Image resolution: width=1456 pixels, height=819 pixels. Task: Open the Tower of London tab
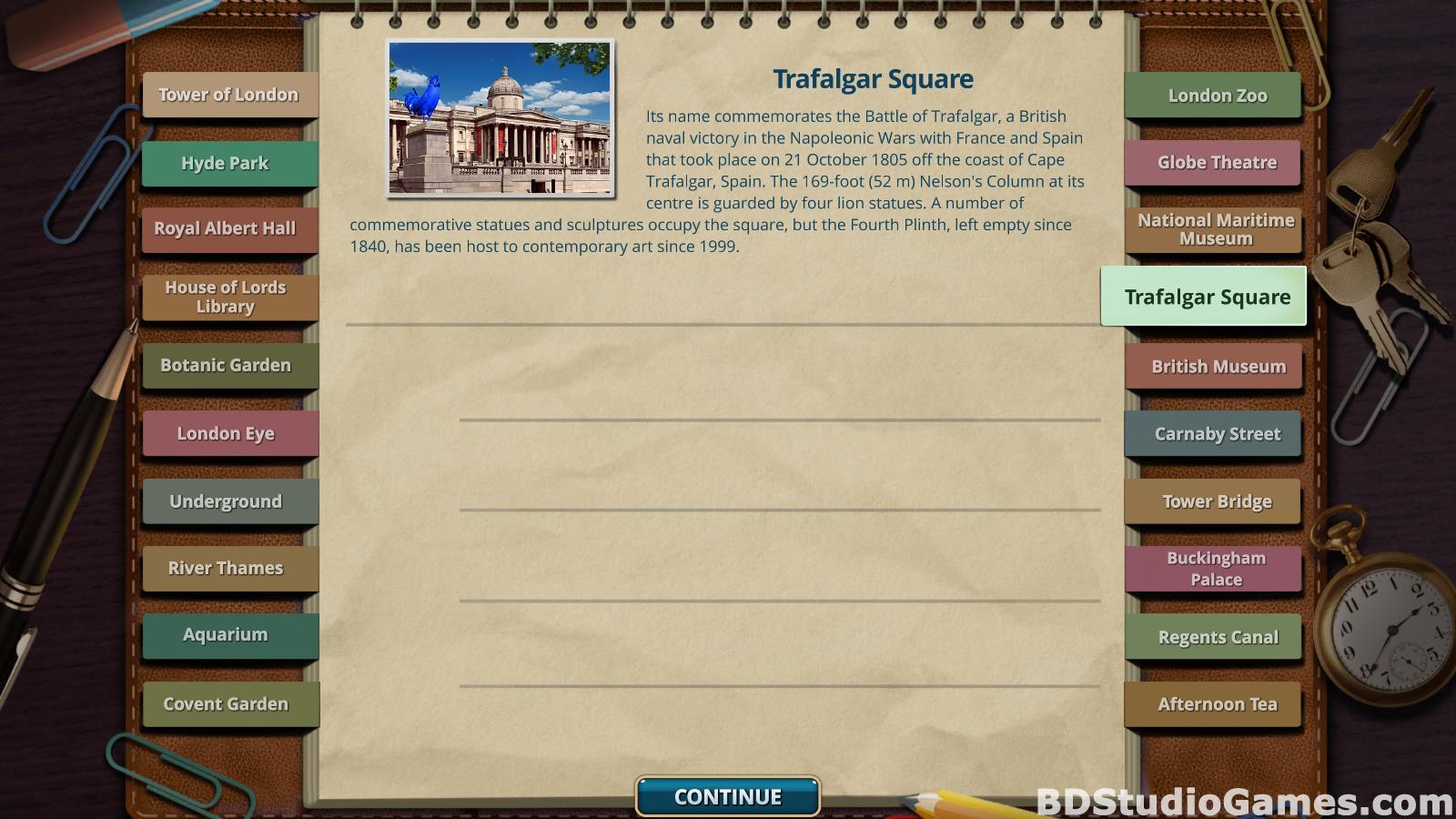point(229,95)
